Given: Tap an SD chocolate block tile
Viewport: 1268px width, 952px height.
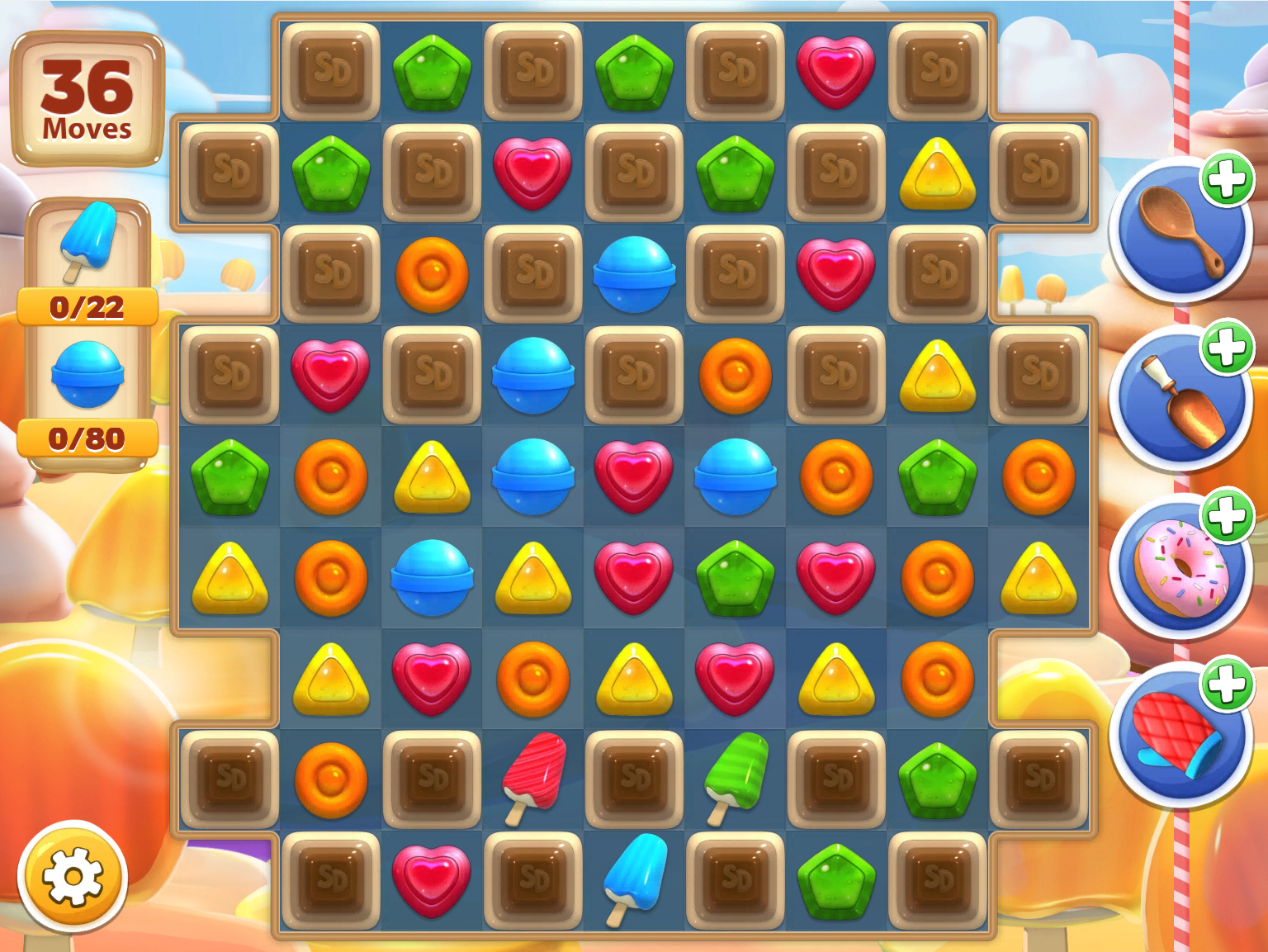Looking at the screenshot, I should click(332, 70).
